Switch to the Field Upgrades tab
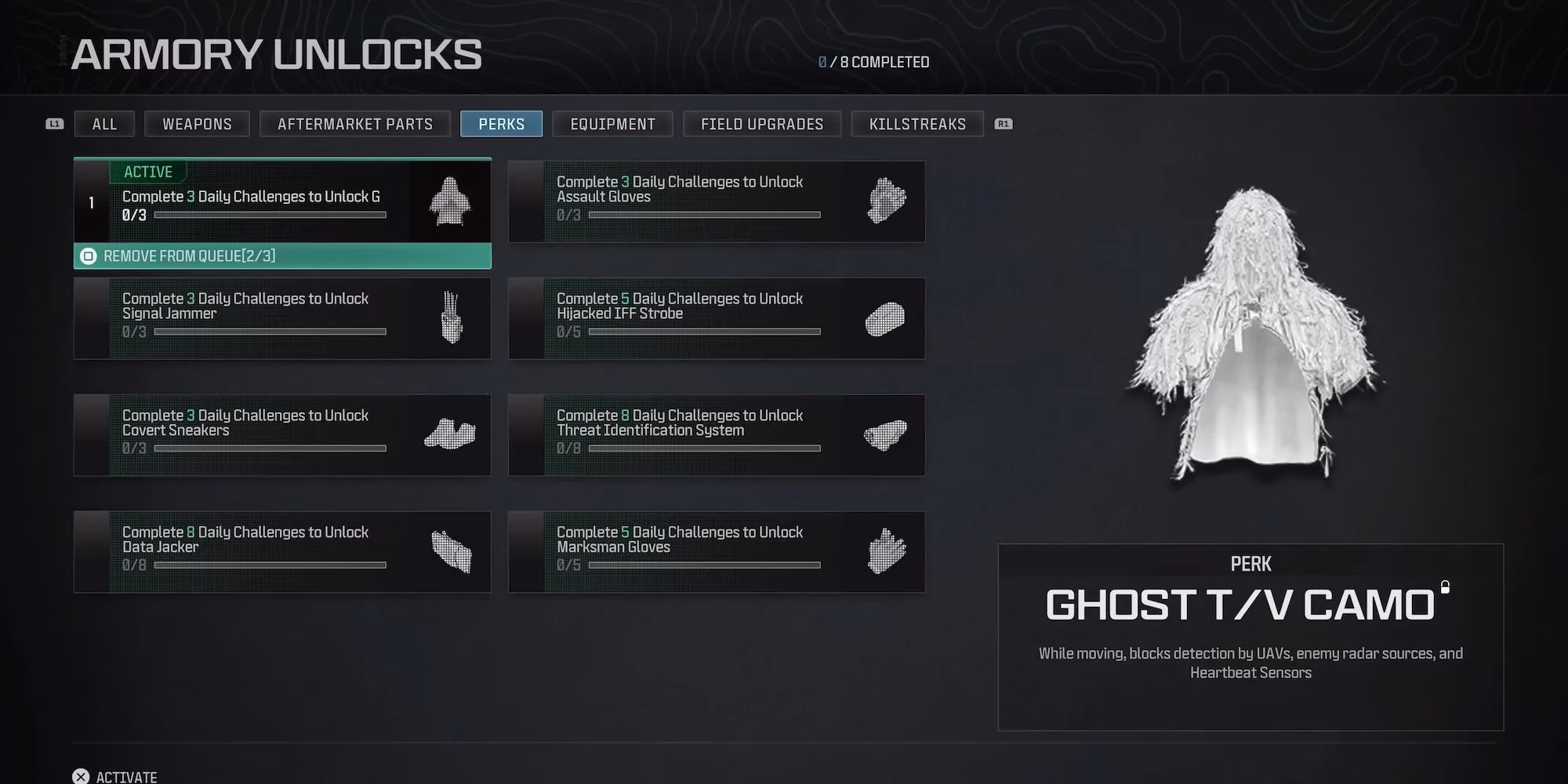Viewport: 1568px width, 784px height. pos(761,123)
